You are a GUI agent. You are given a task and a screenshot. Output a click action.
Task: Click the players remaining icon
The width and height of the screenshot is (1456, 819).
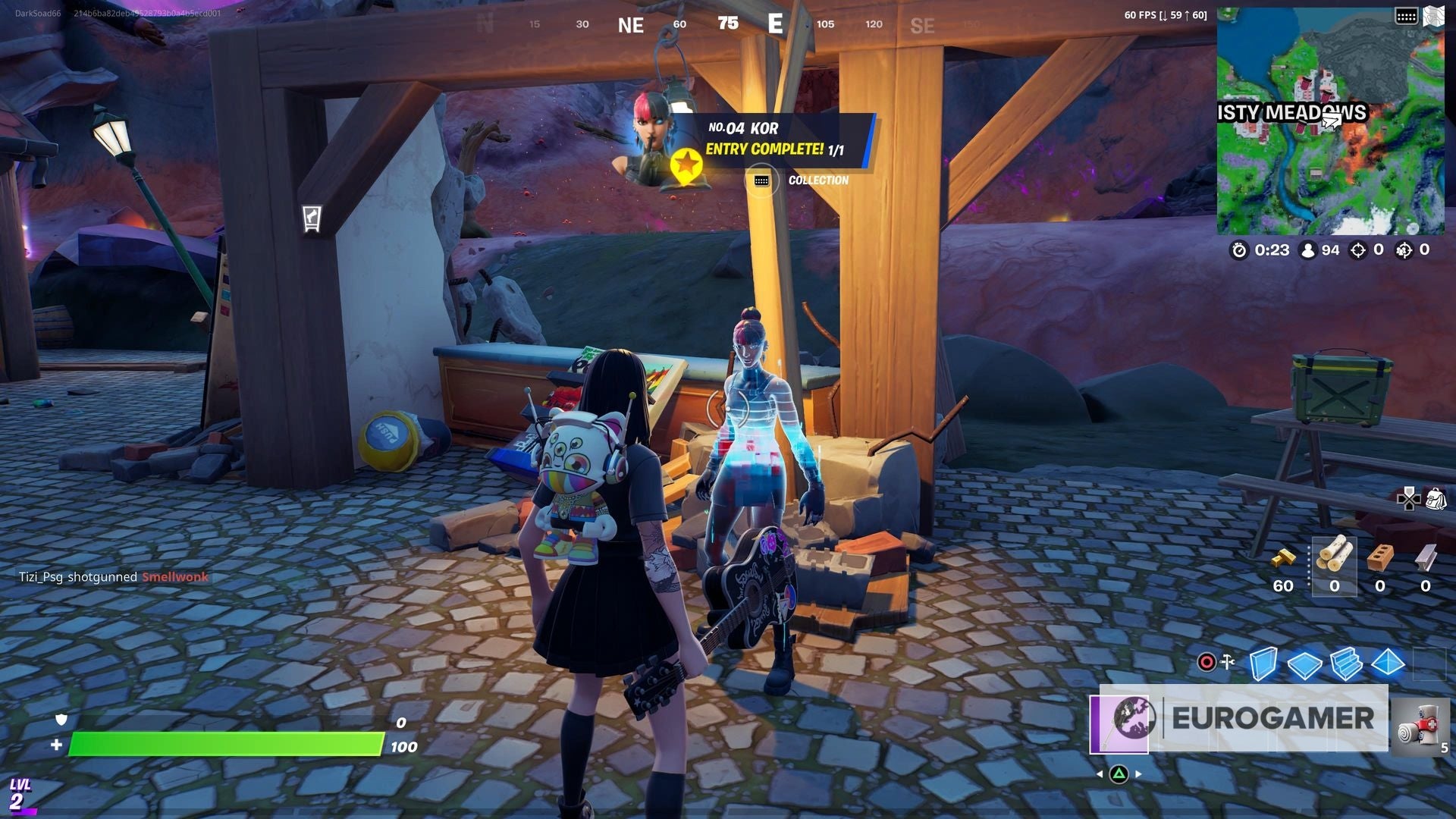(1307, 250)
